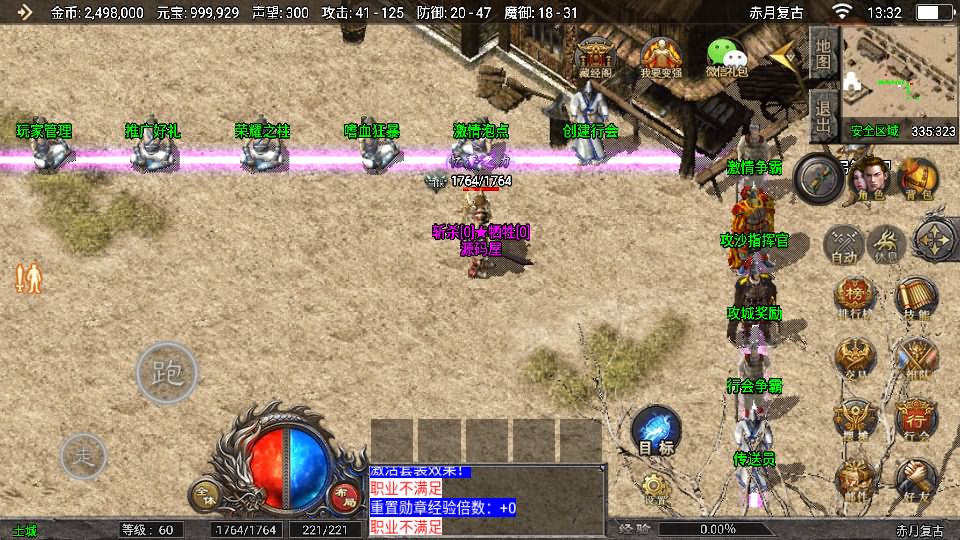Open the 角色 character sheet
The width and height of the screenshot is (960, 540).
point(869,178)
